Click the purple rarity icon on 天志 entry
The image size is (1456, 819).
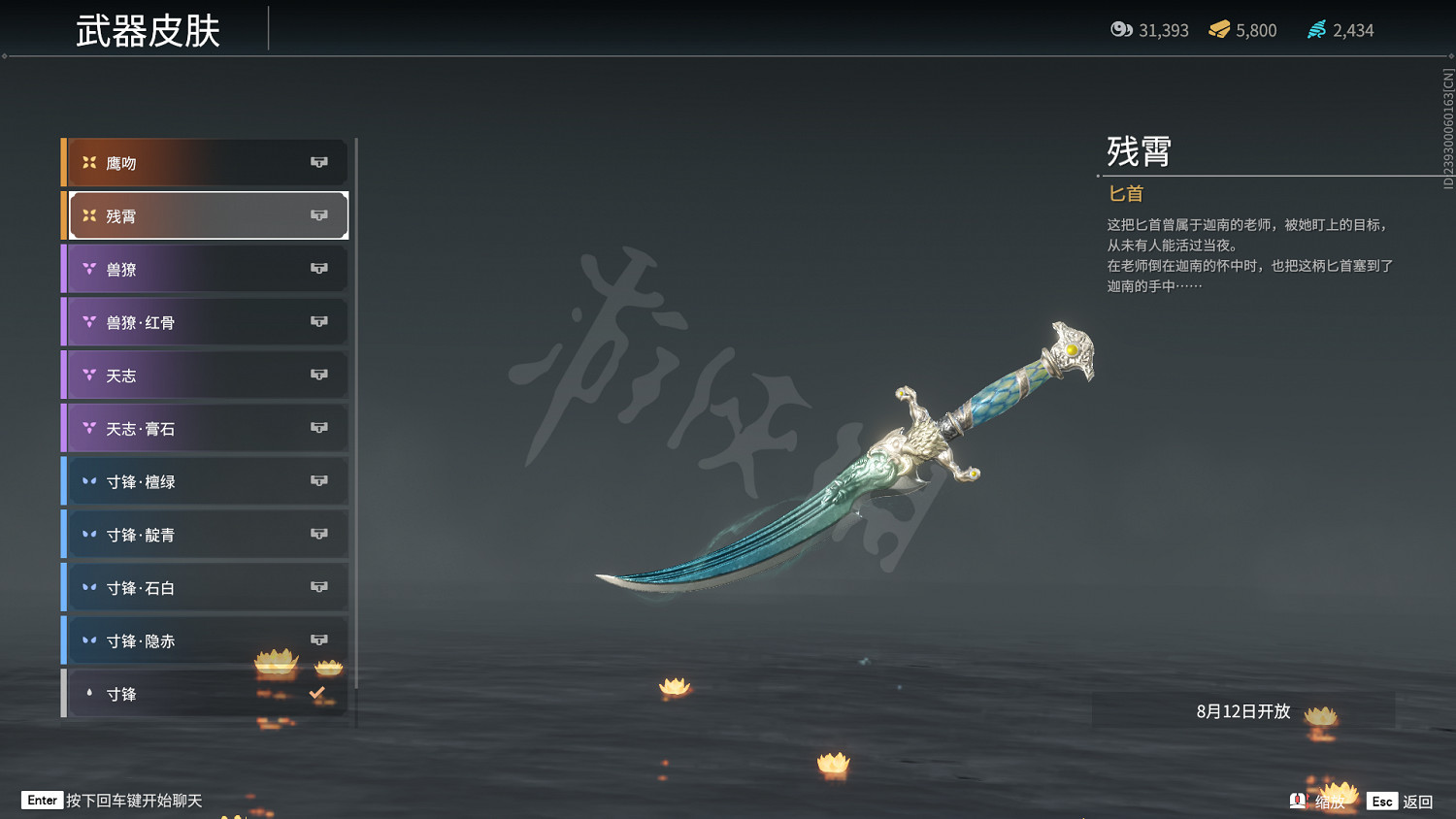[x=90, y=375]
